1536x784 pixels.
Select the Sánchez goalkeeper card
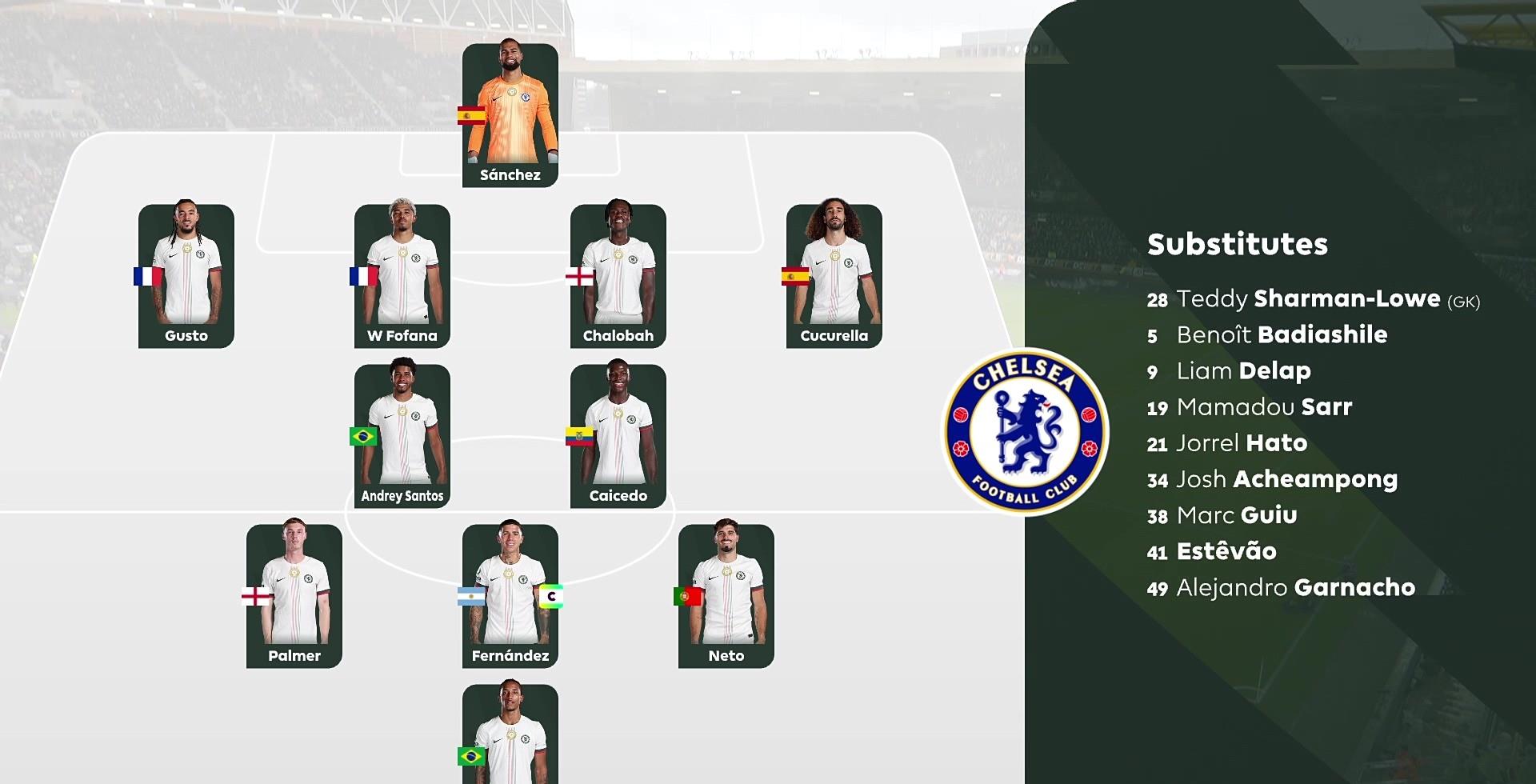(x=510, y=115)
